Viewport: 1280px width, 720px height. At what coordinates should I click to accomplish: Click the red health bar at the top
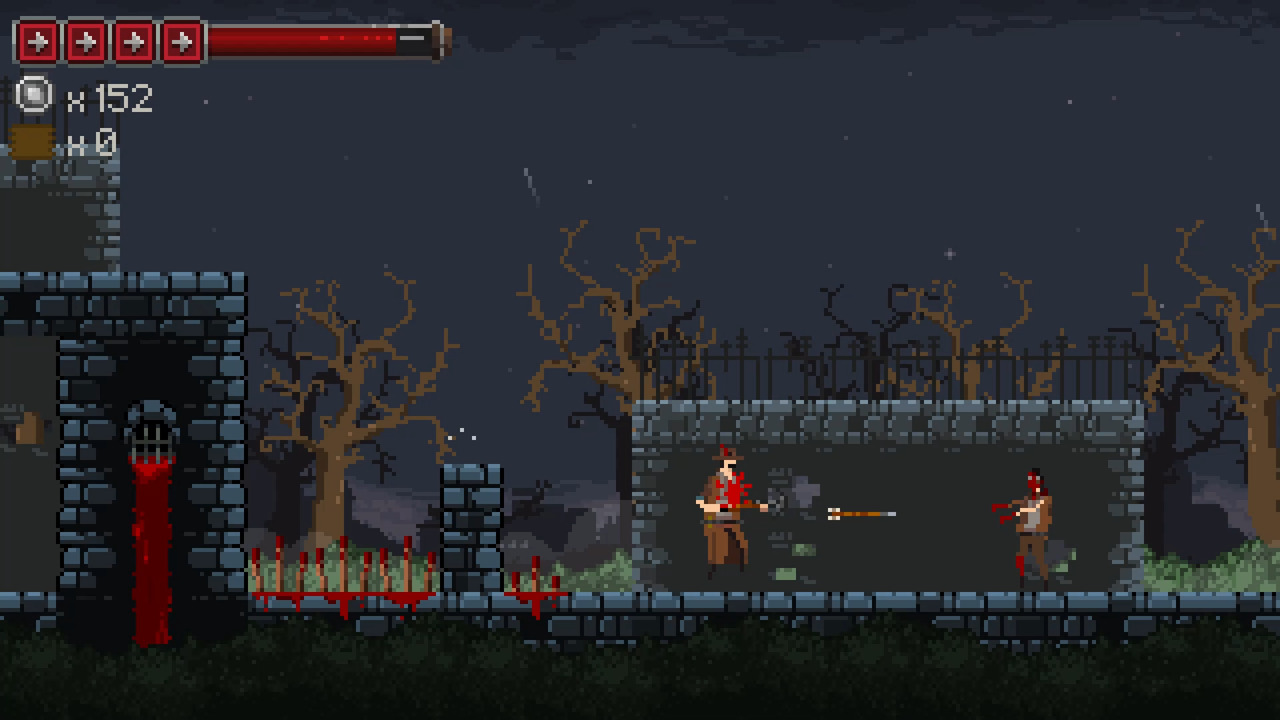(320, 38)
